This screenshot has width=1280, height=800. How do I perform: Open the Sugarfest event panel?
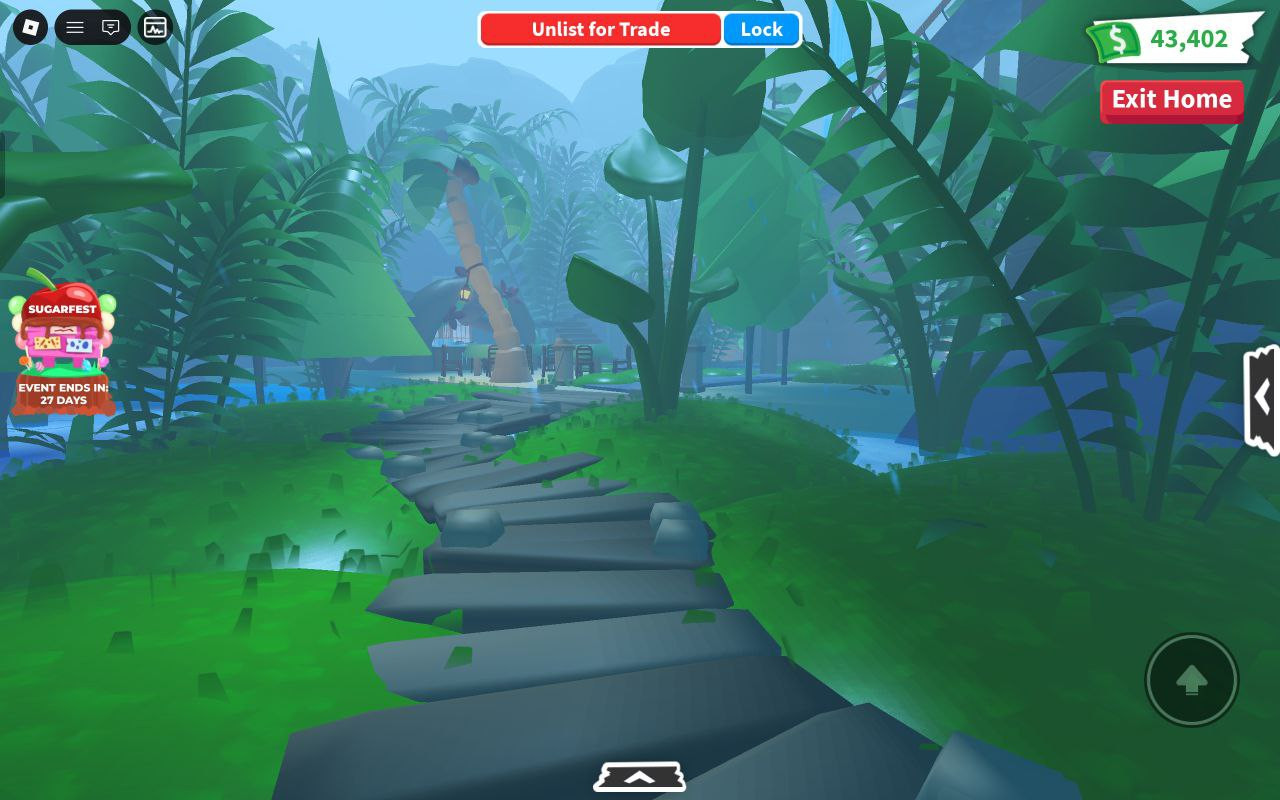[63, 345]
